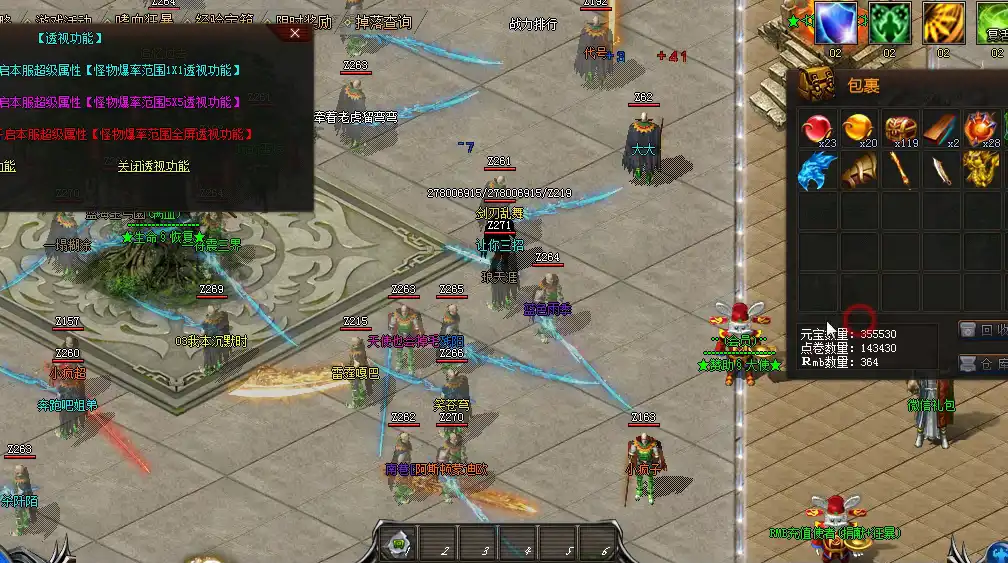Select the golden dragon armor item

coord(981,171)
